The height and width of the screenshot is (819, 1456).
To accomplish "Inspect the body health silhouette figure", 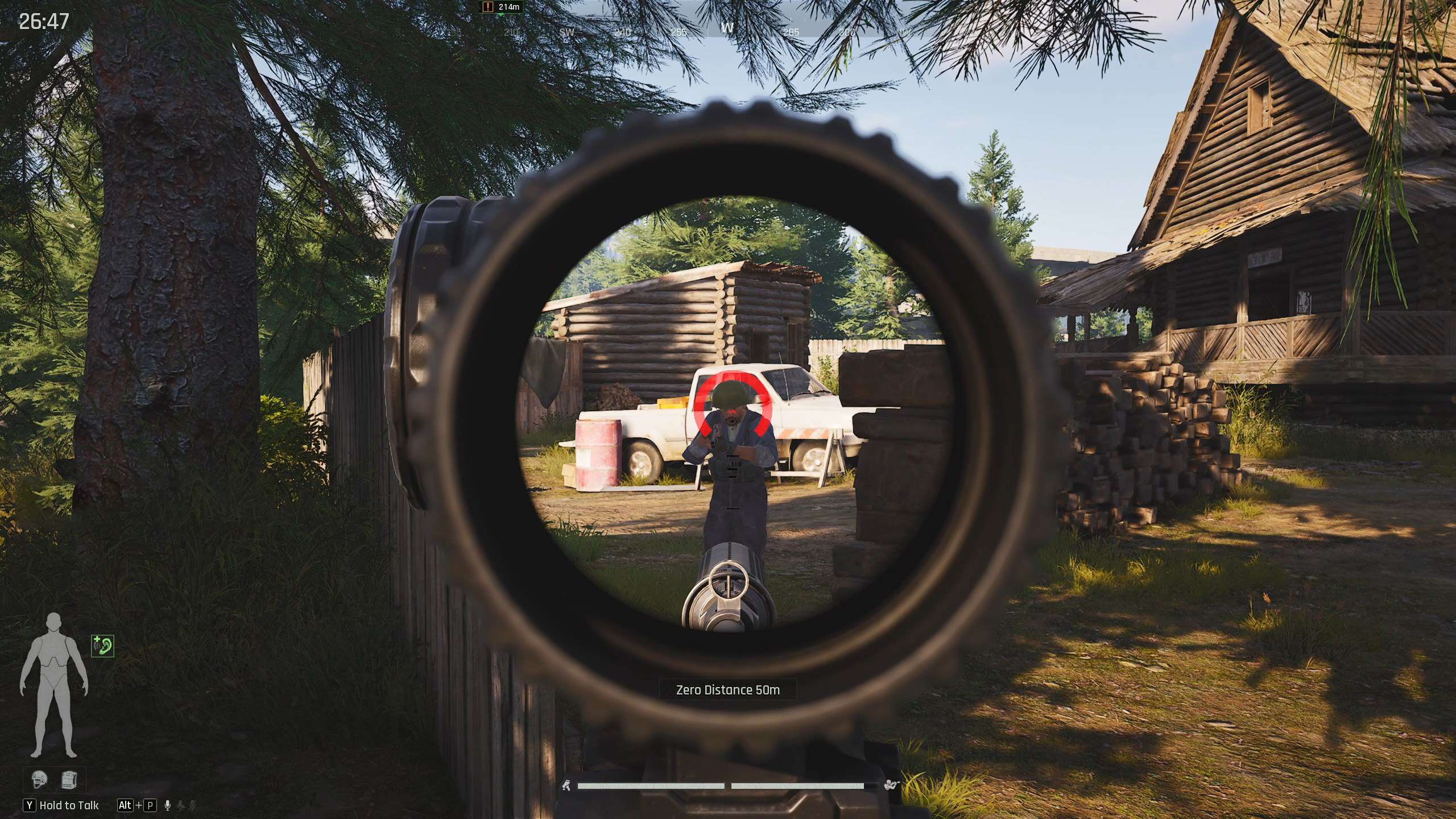I will tap(54, 684).
